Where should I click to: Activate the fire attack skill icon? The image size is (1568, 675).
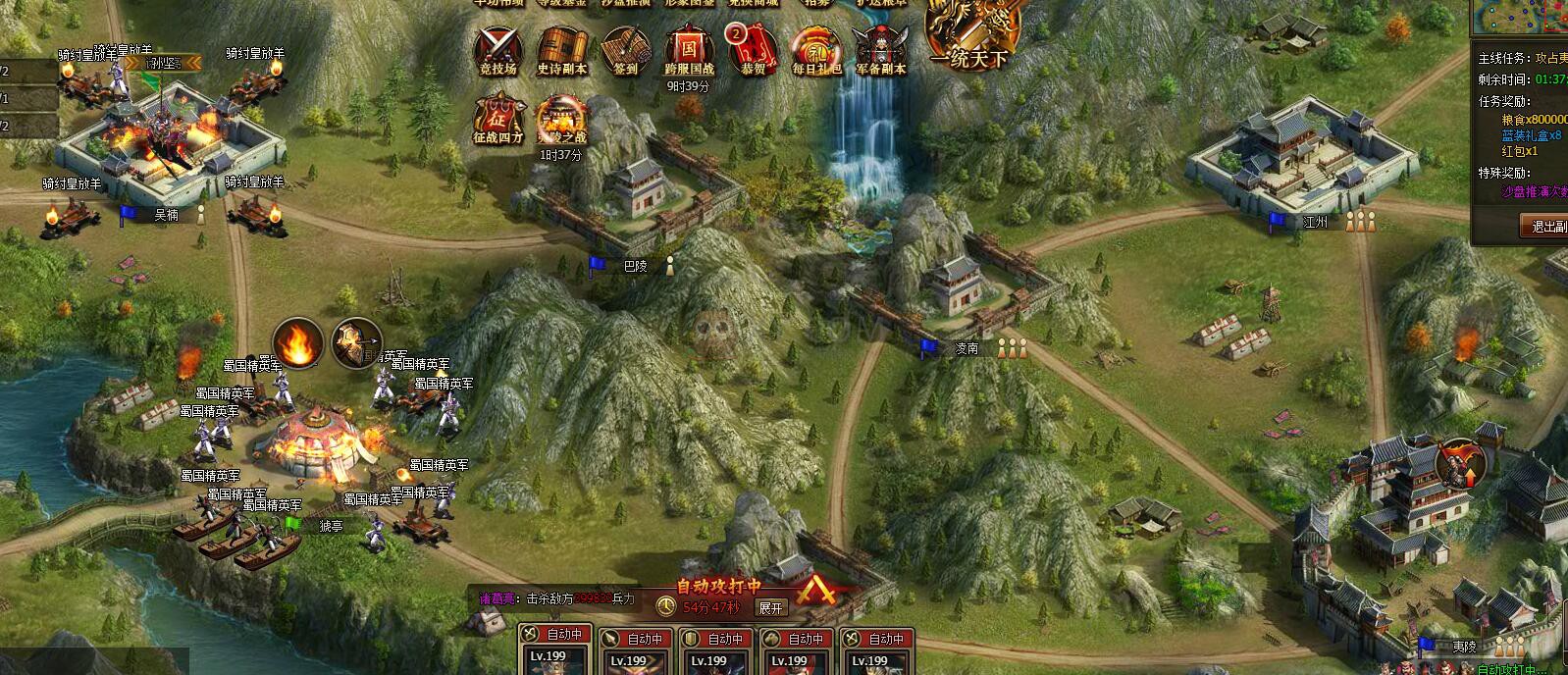pos(297,343)
